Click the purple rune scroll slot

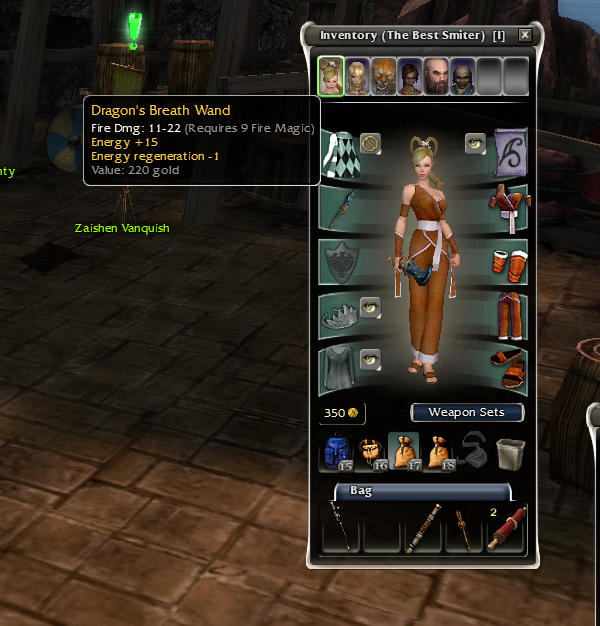[x=510, y=153]
